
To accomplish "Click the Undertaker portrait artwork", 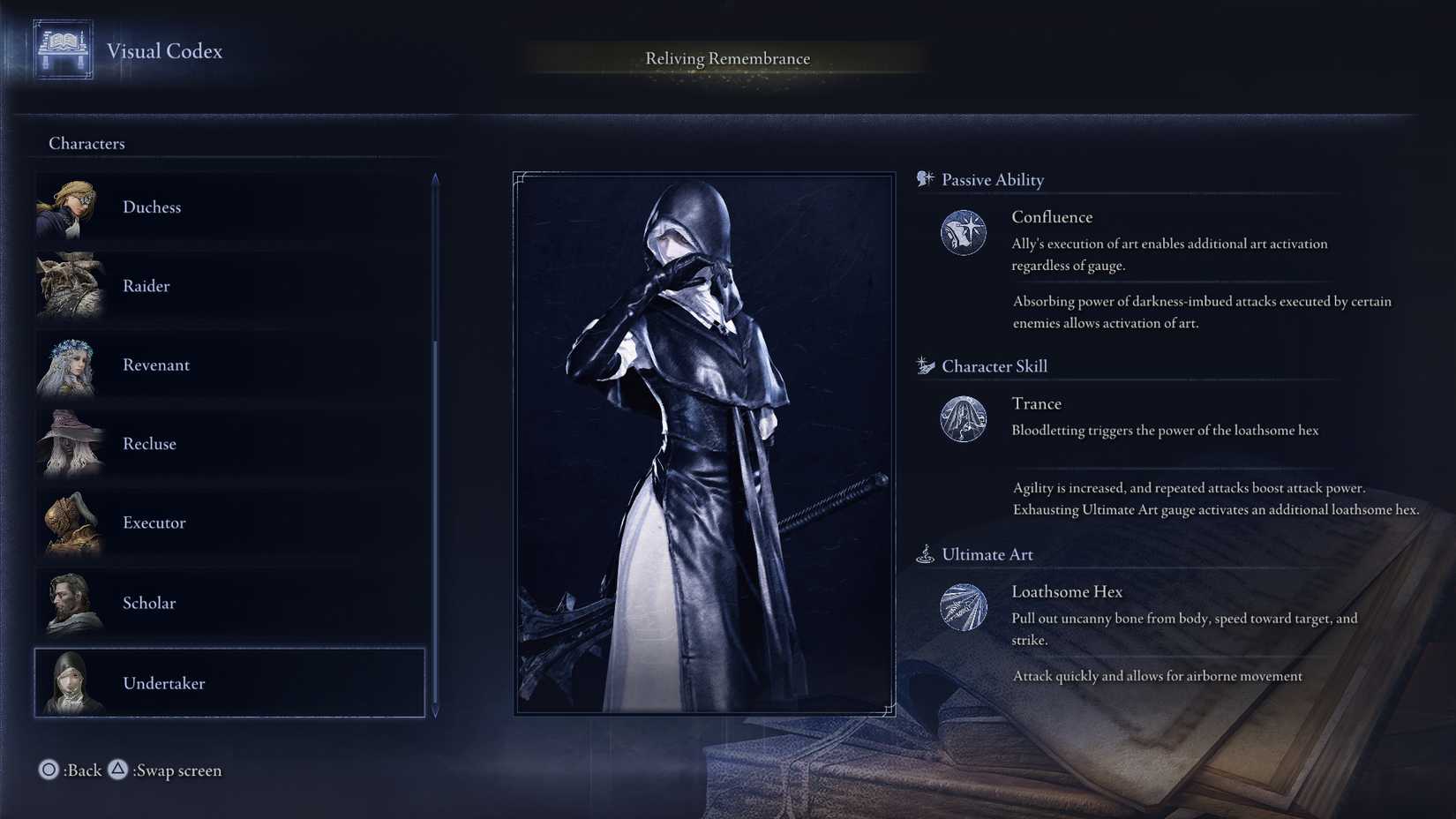I will click(x=702, y=441).
